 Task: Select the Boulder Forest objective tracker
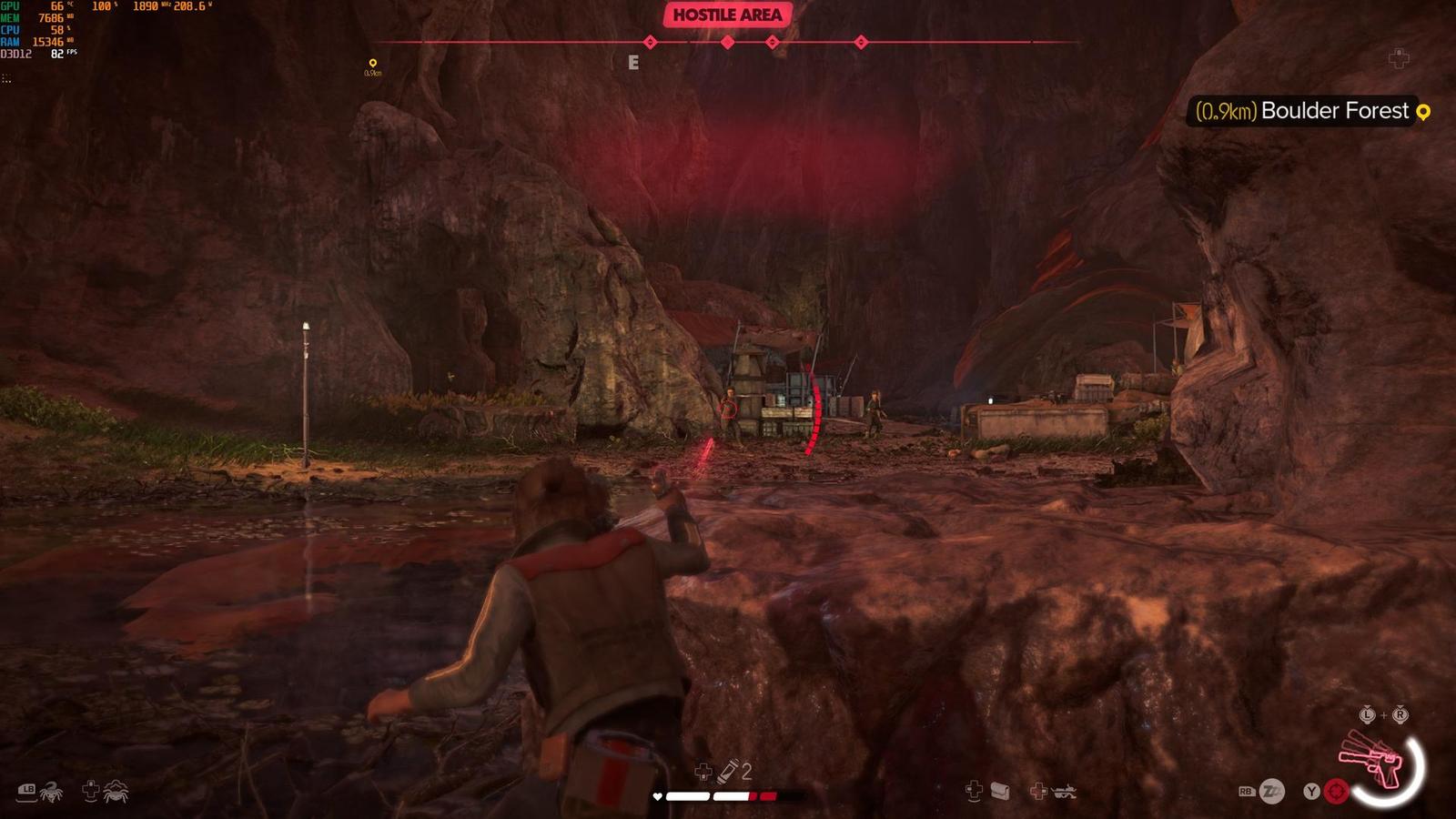click(x=1311, y=111)
